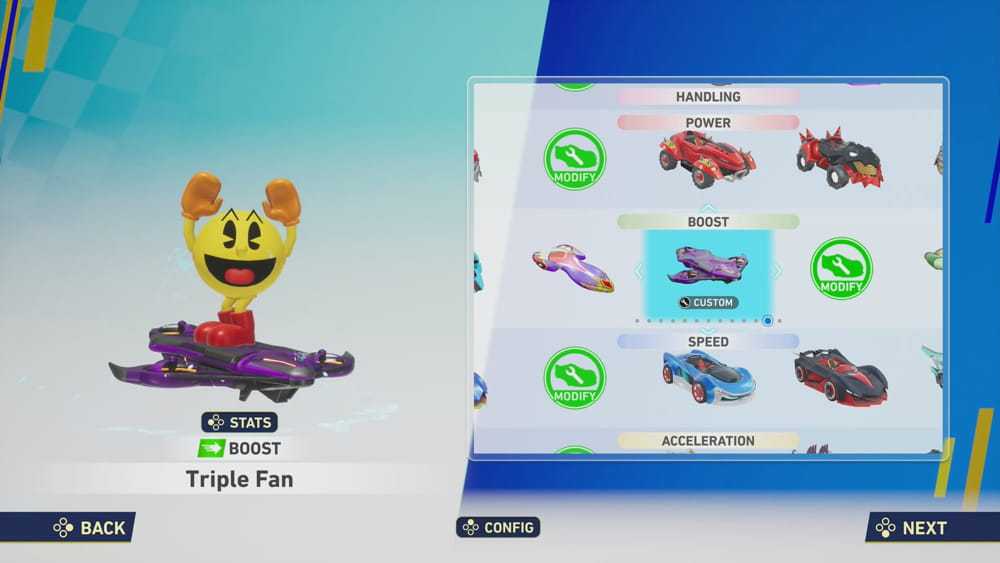Choose the black and red spiked car
Image resolution: width=1000 pixels, height=563 pixels.
pos(840,158)
